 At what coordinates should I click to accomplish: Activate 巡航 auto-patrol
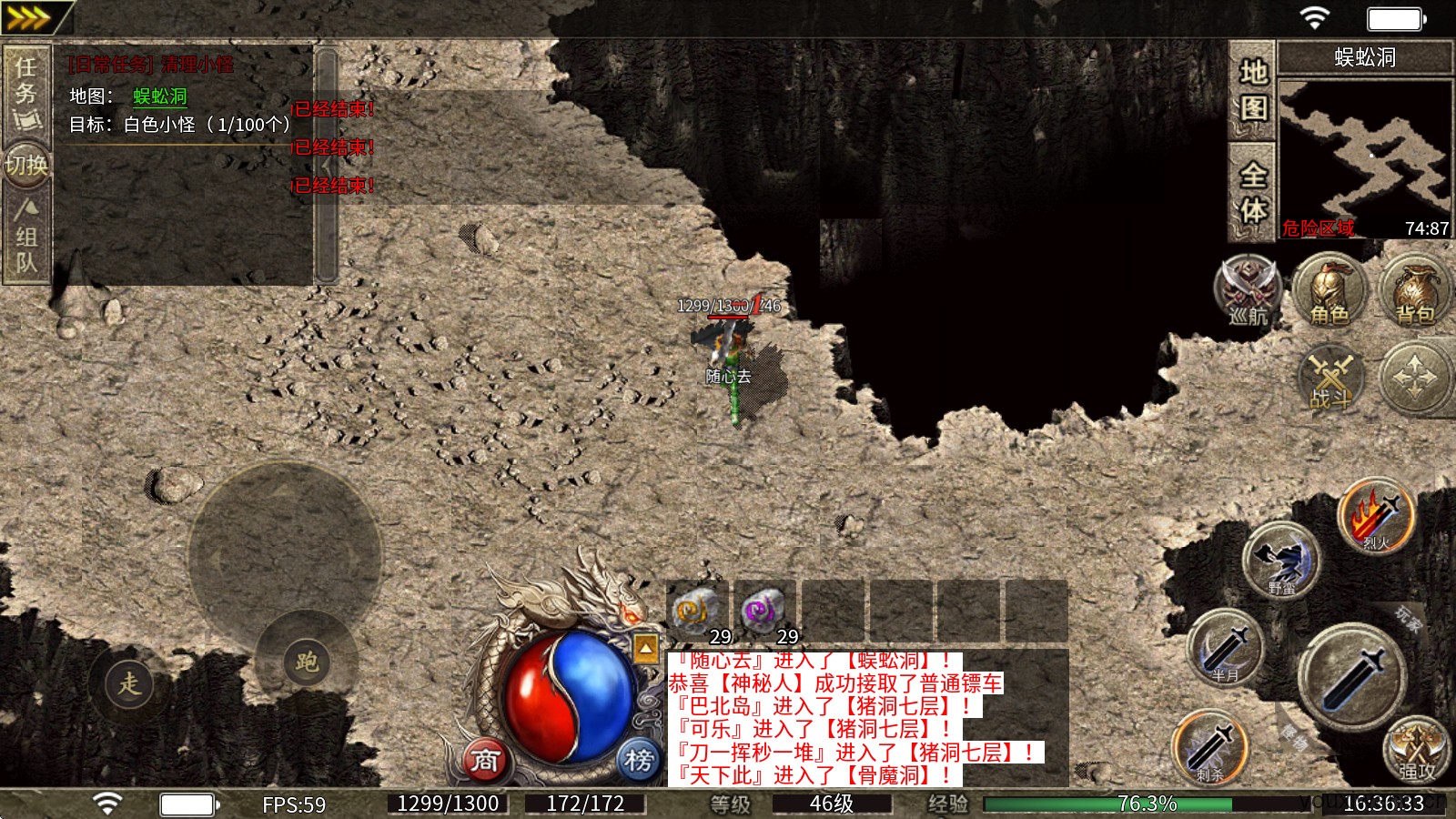point(1248,289)
